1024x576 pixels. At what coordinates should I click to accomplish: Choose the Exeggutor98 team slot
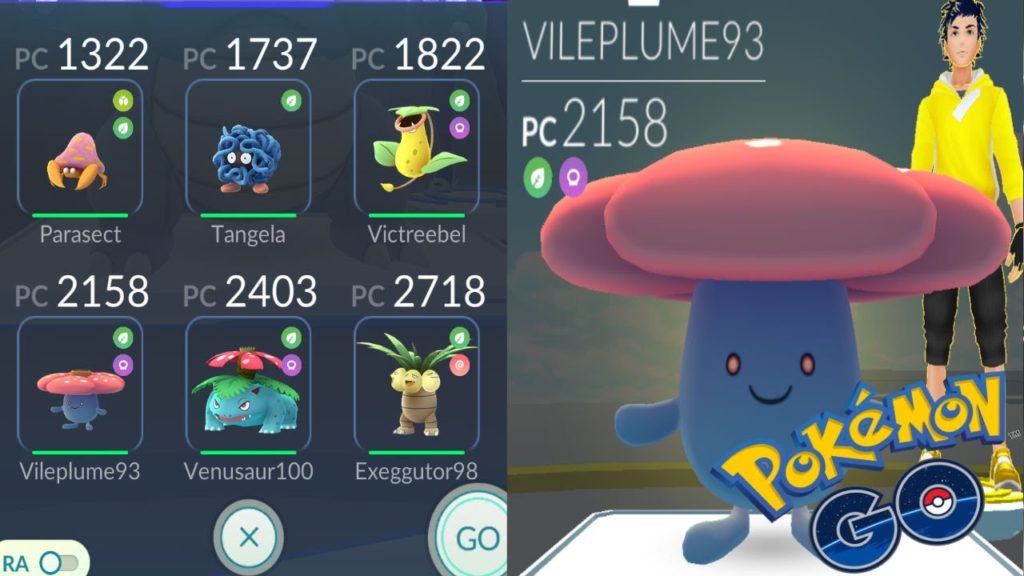tap(416, 384)
